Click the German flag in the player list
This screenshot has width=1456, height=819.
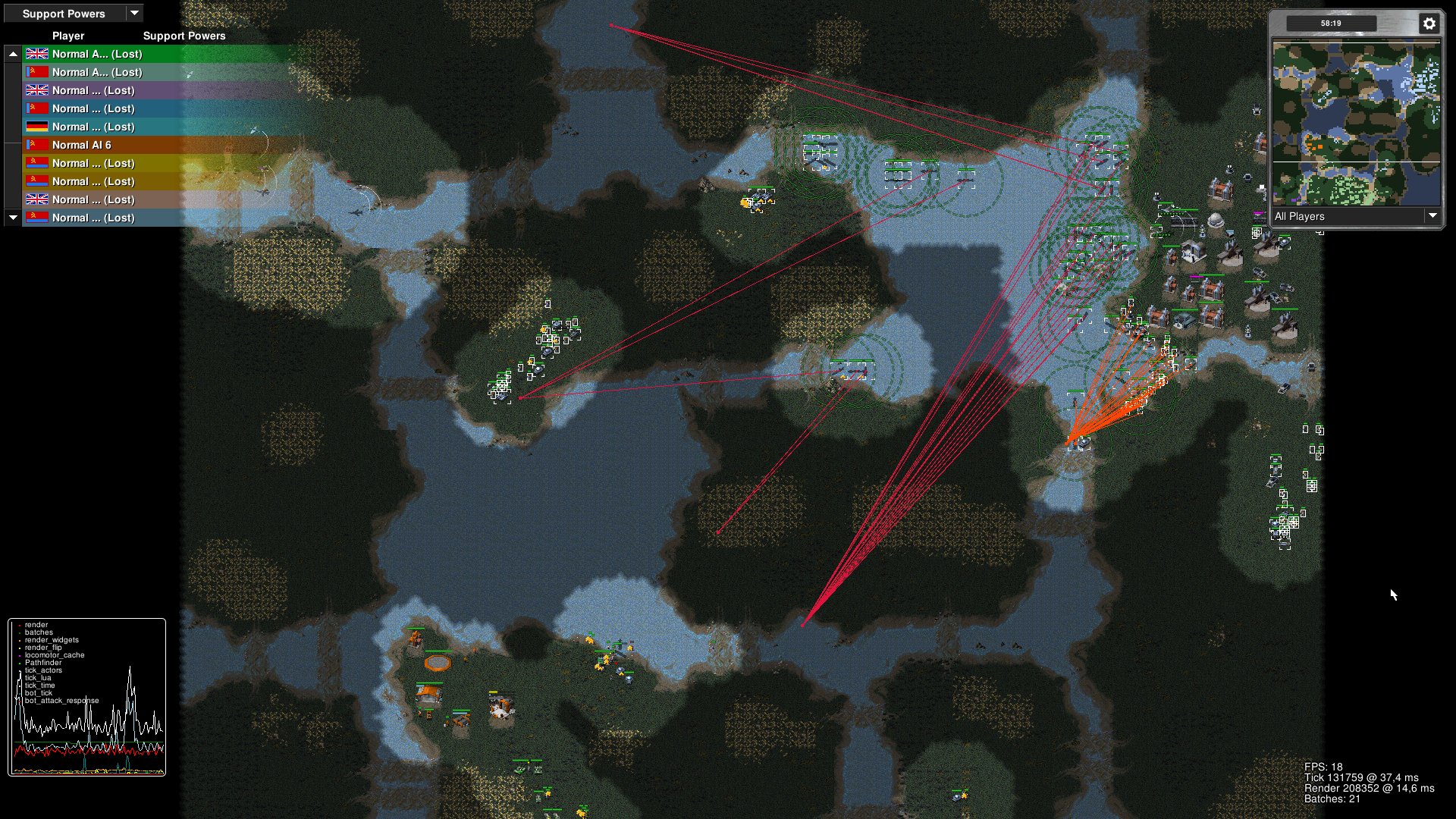pos(36,127)
